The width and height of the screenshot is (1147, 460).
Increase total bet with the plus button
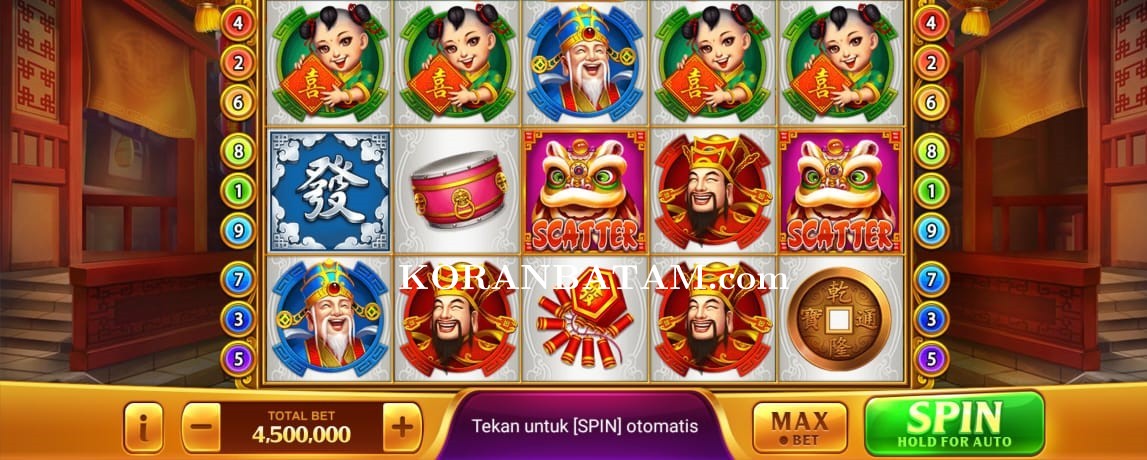point(401,428)
